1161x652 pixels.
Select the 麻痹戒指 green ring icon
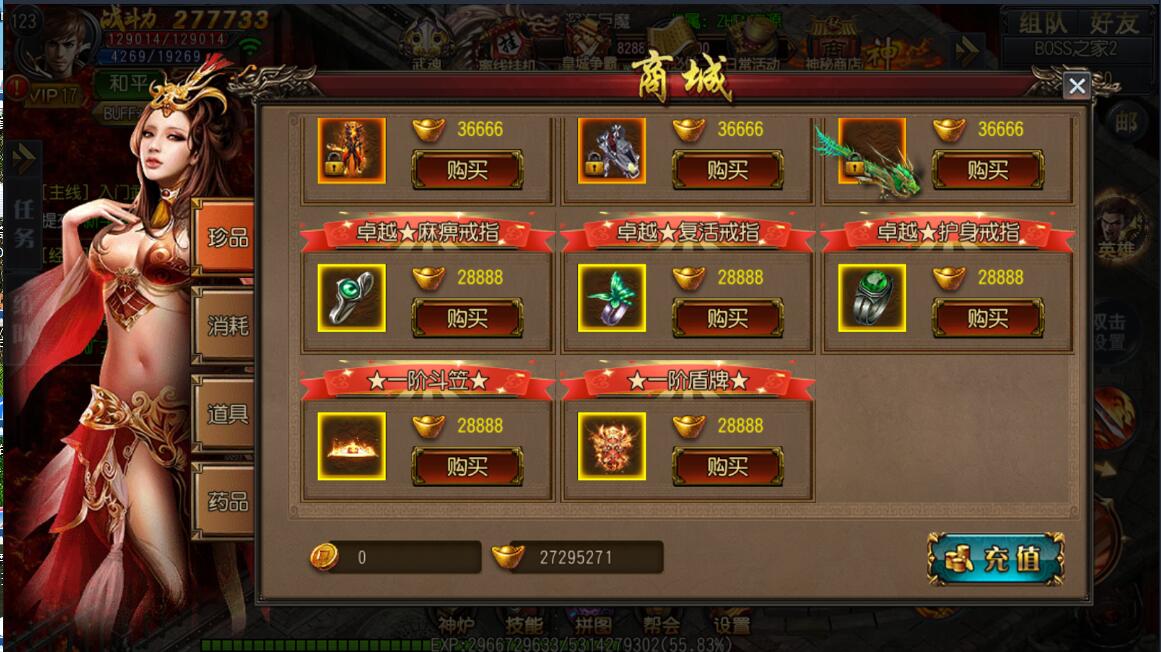351,298
